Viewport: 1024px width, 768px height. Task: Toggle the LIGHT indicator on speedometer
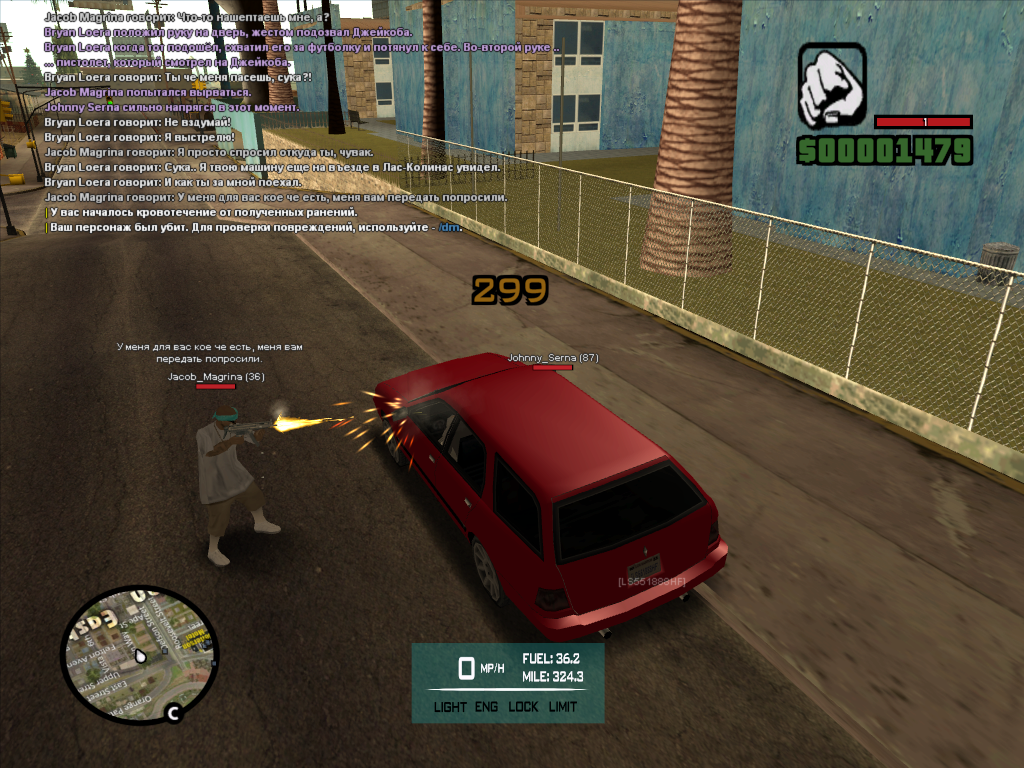(450, 707)
